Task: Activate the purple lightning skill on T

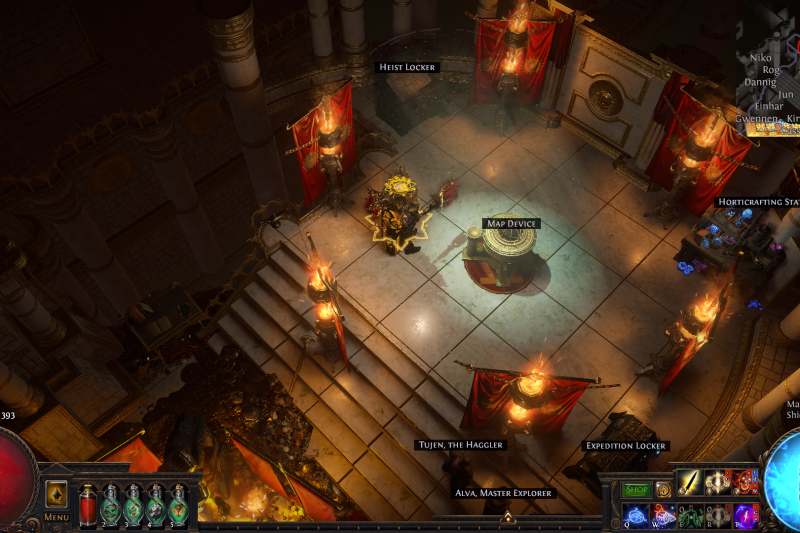Action: 744,514
